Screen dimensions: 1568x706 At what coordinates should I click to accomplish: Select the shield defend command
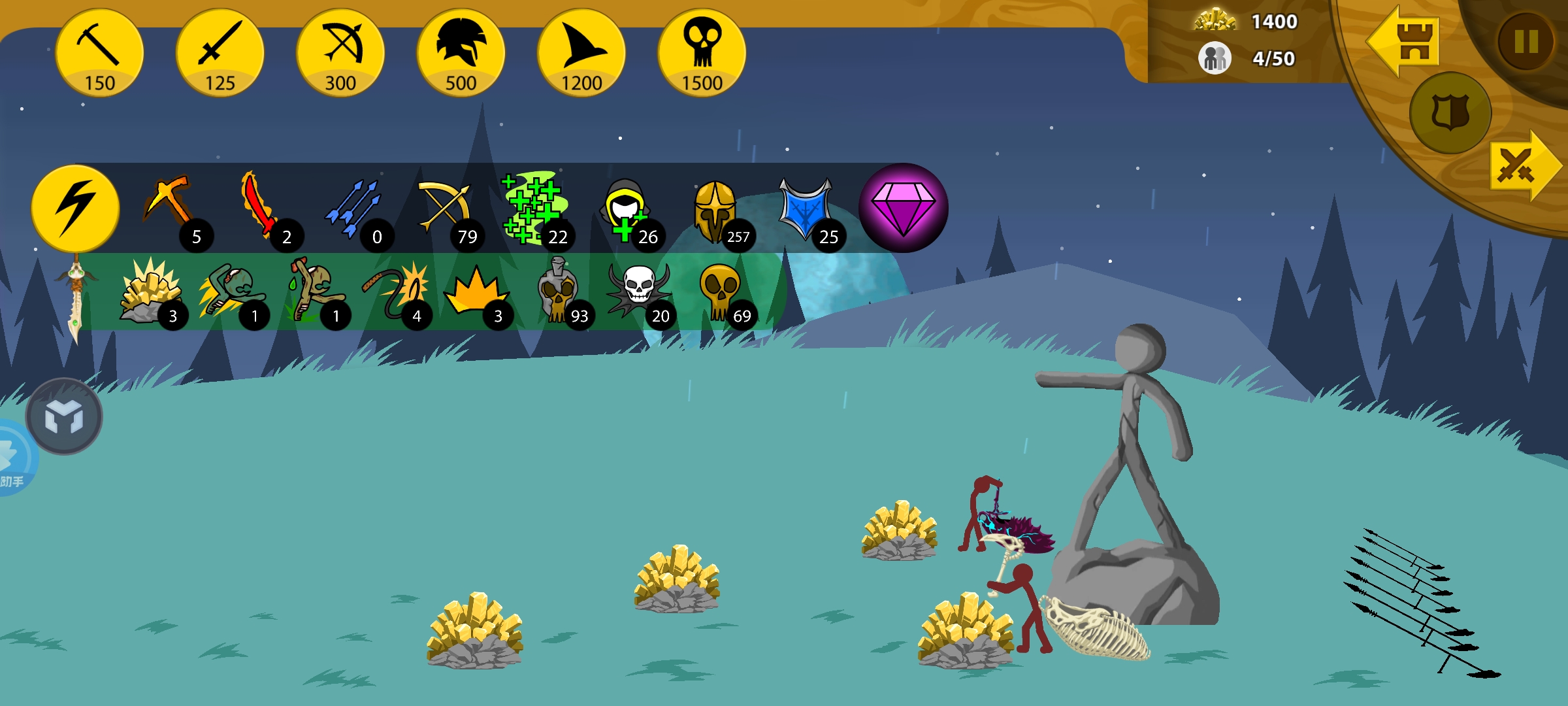1450,112
